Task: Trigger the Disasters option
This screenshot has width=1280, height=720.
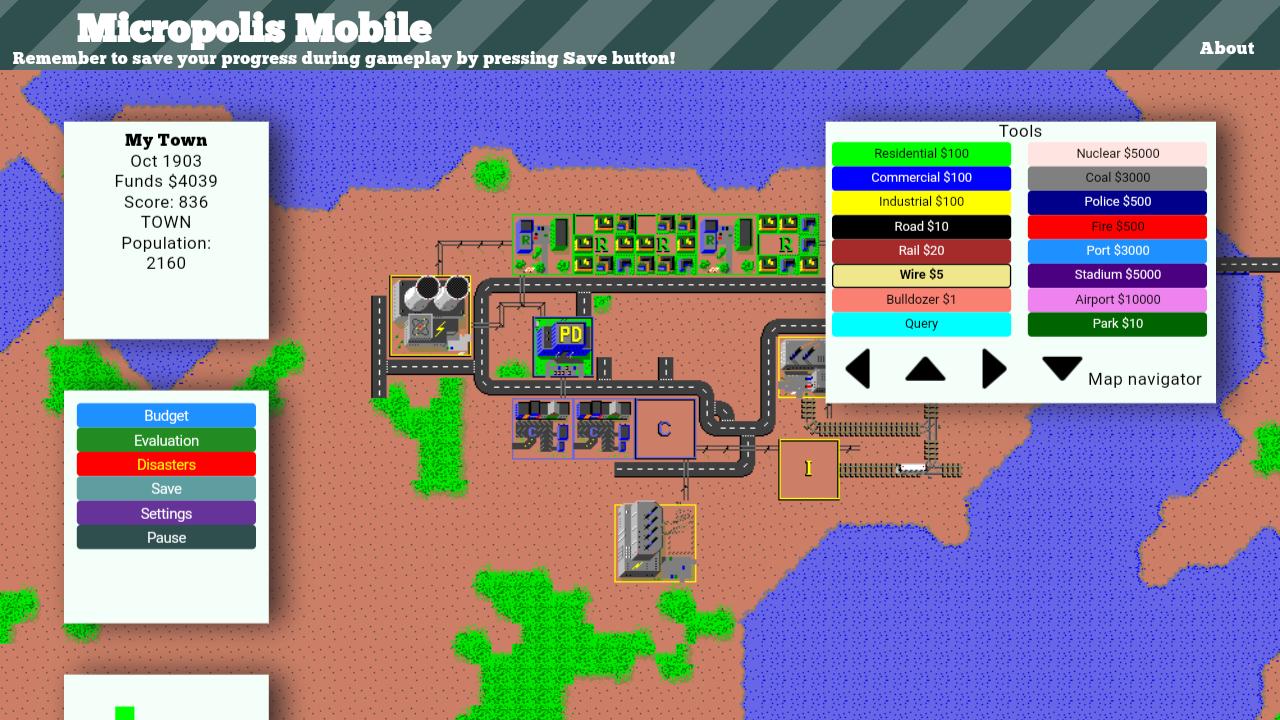Action: click(x=166, y=464)
